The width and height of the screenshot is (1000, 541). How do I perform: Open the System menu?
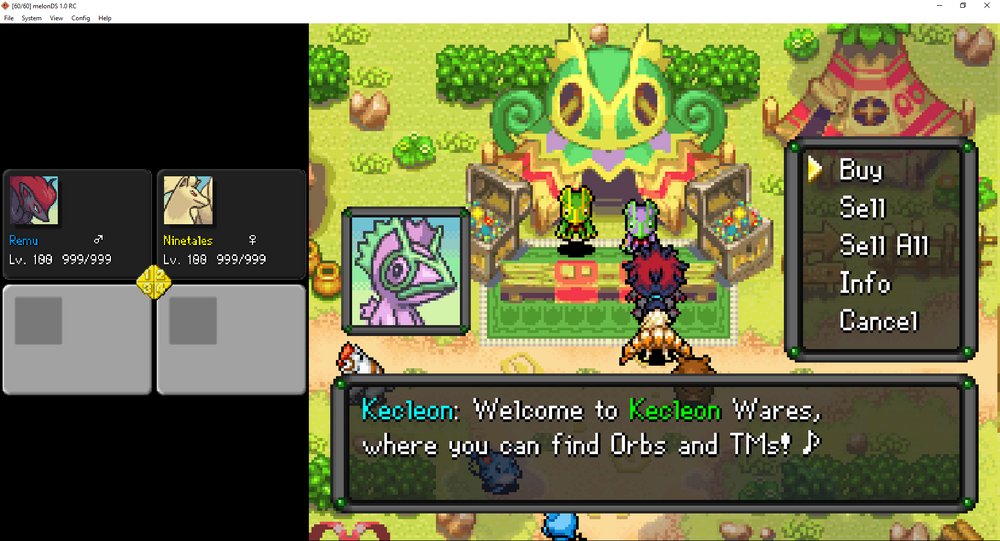(32, 18)
